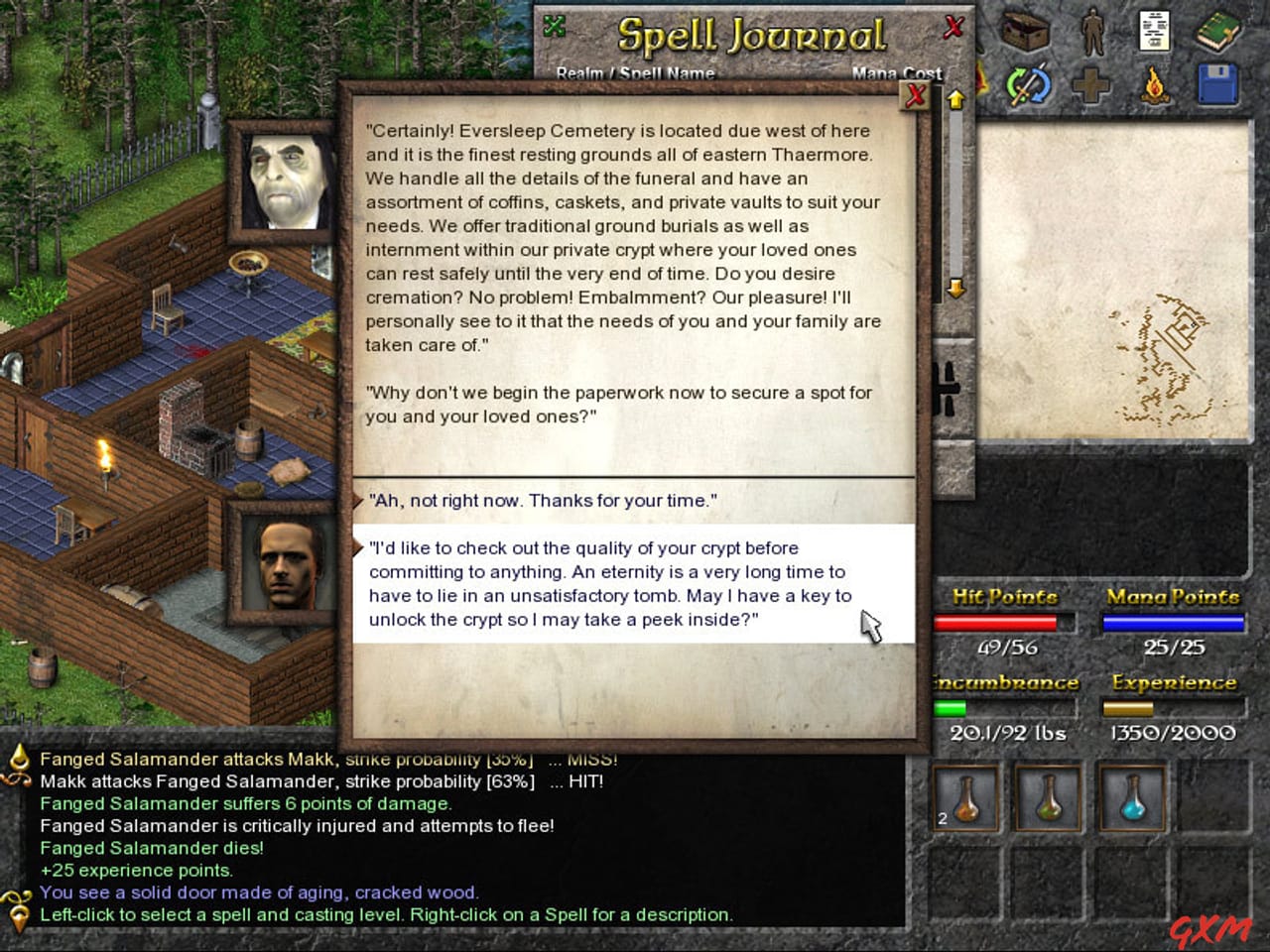Click the green X on the Spell Journal
The height and width of the screenshot is (952, 1270).
pyautogui.click(x=555, y=26)
